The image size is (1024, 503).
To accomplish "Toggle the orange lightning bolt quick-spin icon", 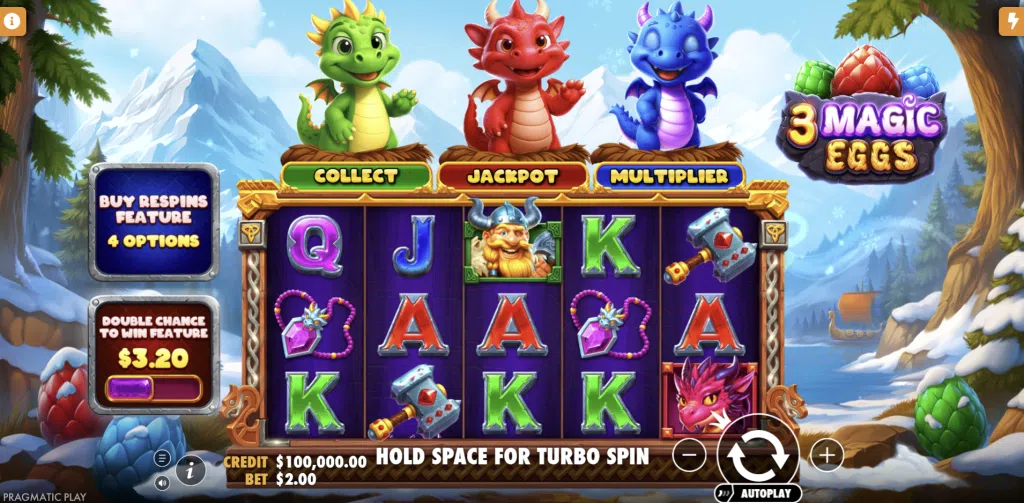I will (1009, 22).
